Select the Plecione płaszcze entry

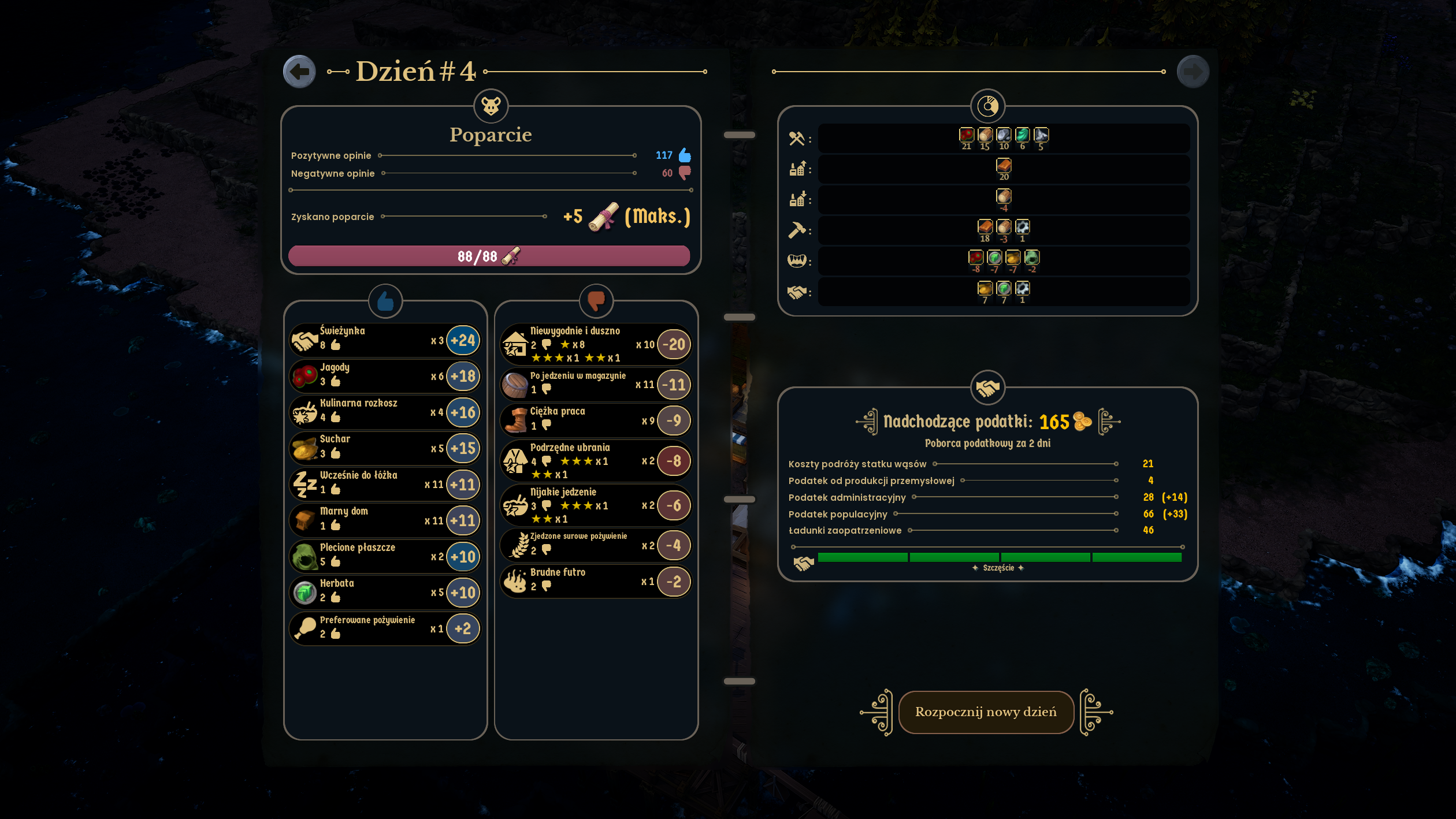click(384, 556)
